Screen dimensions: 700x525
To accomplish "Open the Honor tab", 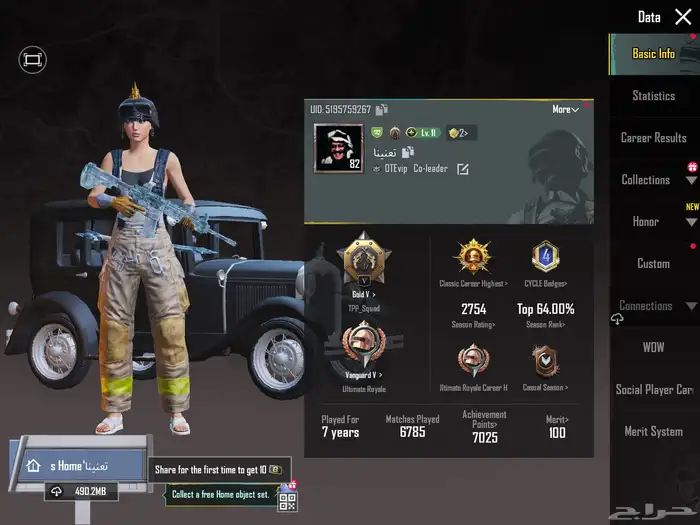I will click(x=646, y=222).
